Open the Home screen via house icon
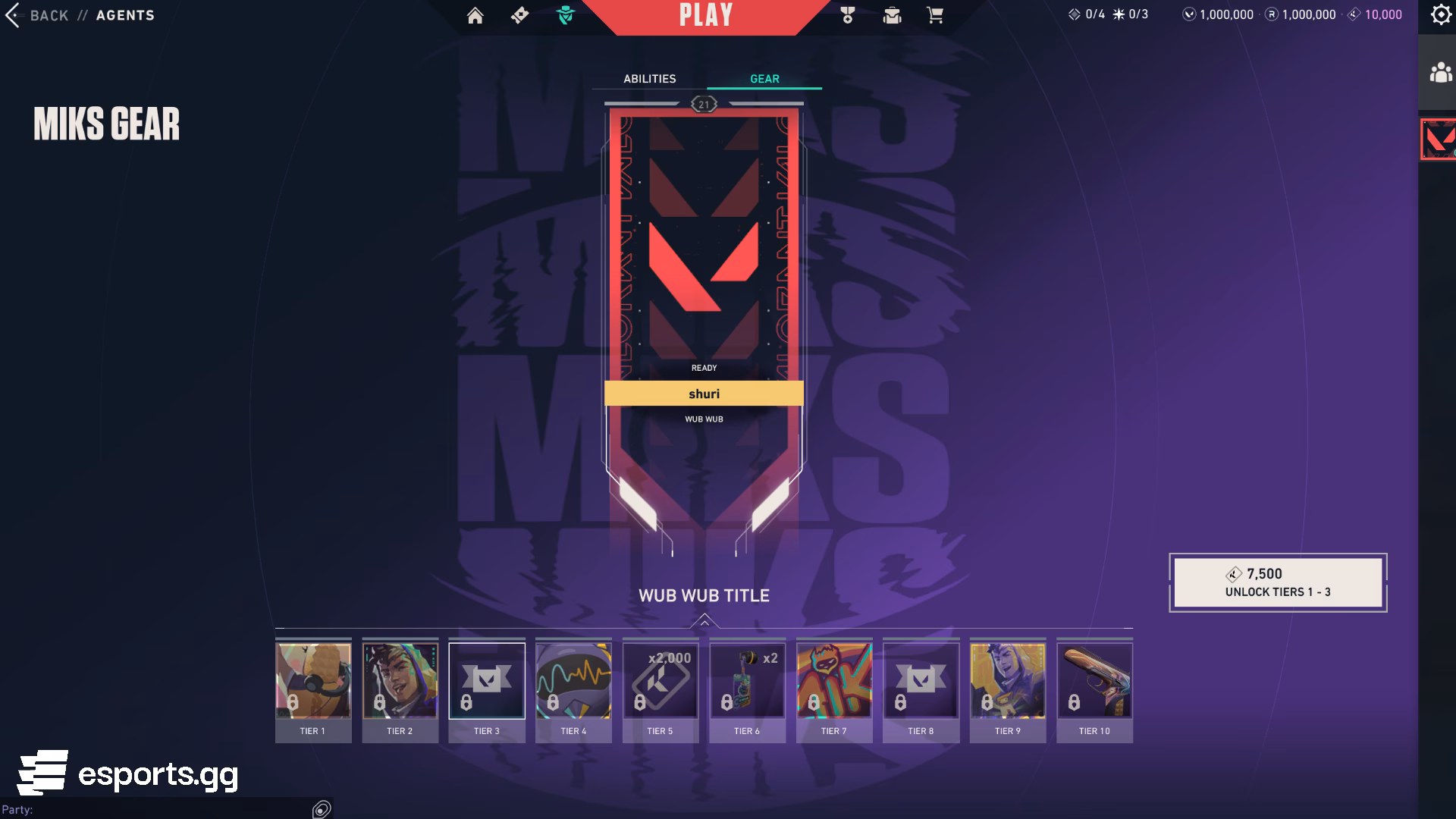Screen dimensions: 1456x819 tap(475, 14)
